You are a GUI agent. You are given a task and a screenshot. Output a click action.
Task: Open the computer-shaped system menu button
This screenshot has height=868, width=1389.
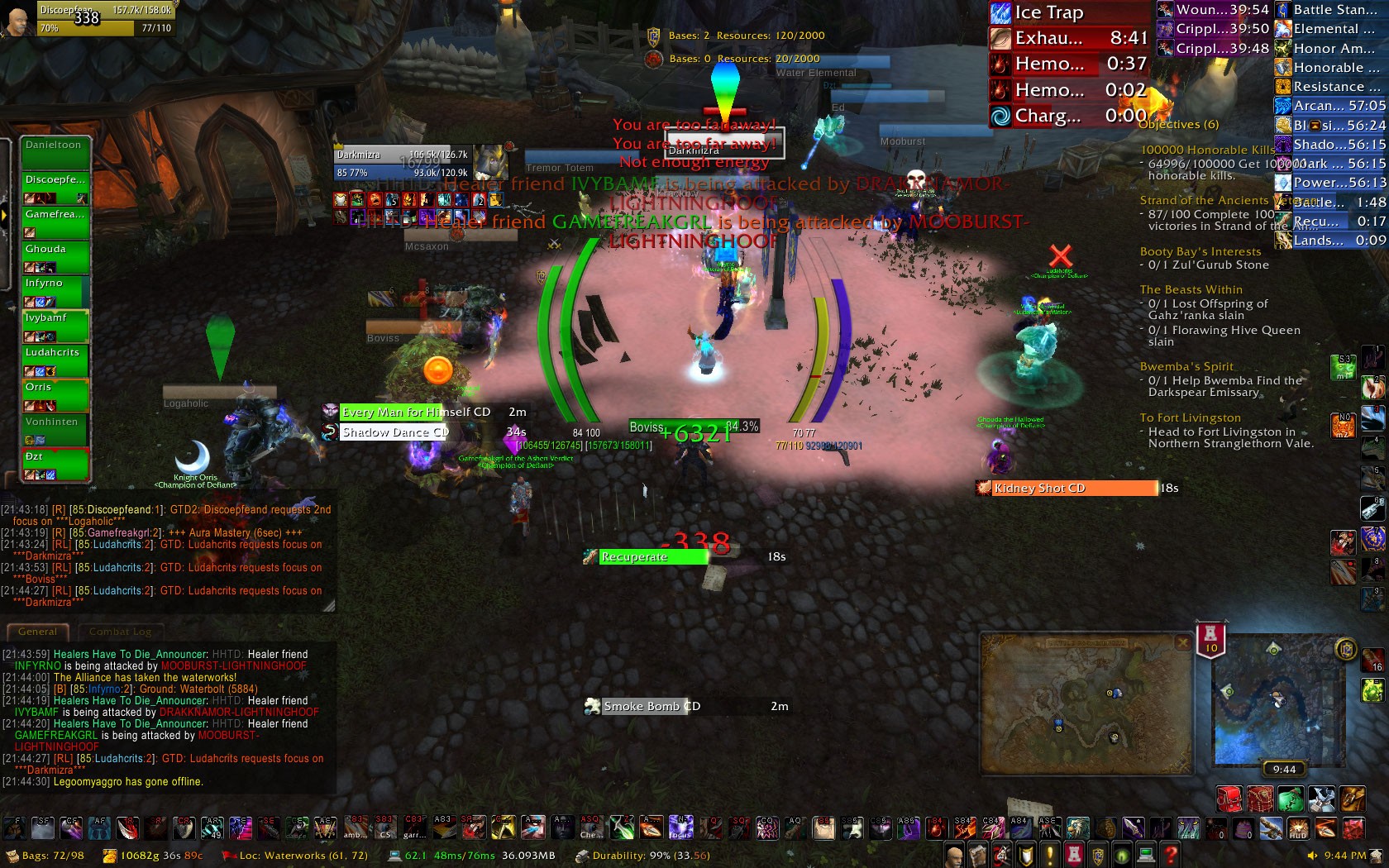[1144, 852]
